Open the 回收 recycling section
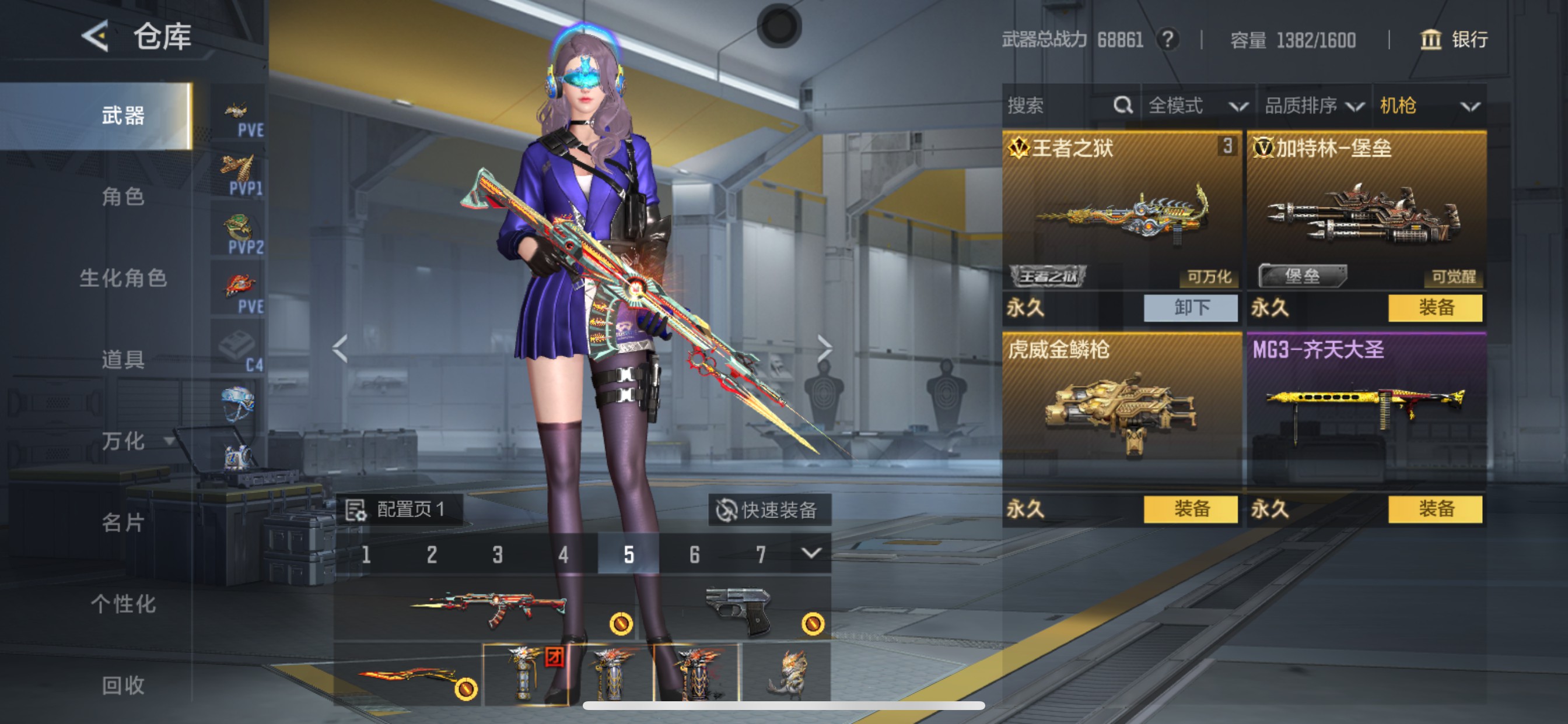The image size is (1568, 724). point(123,685)
